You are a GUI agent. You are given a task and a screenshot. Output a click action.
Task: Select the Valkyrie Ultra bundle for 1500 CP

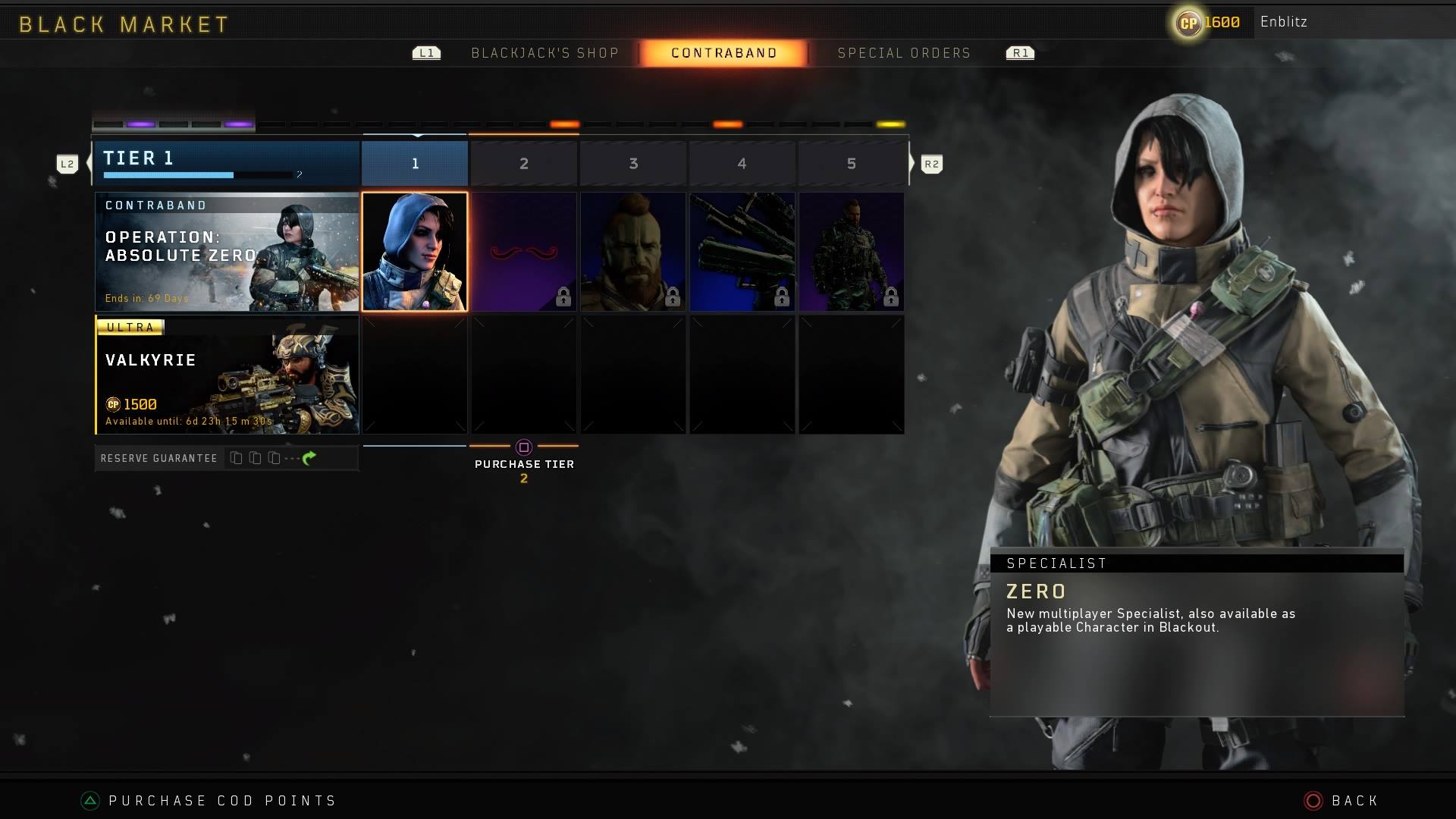coord(227,375)
